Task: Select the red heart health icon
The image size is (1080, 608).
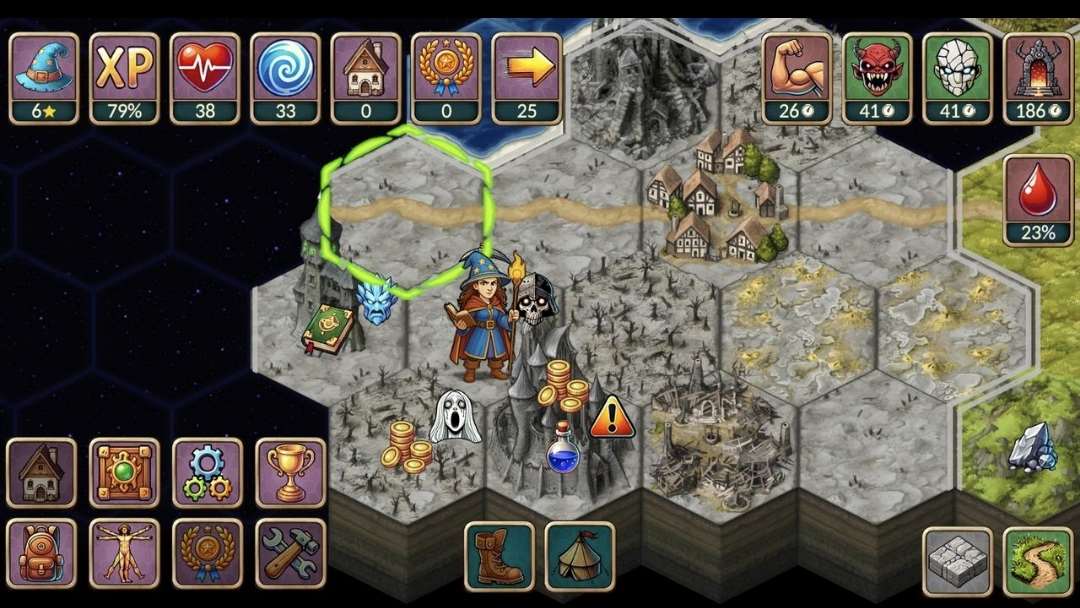Action: 205,77
